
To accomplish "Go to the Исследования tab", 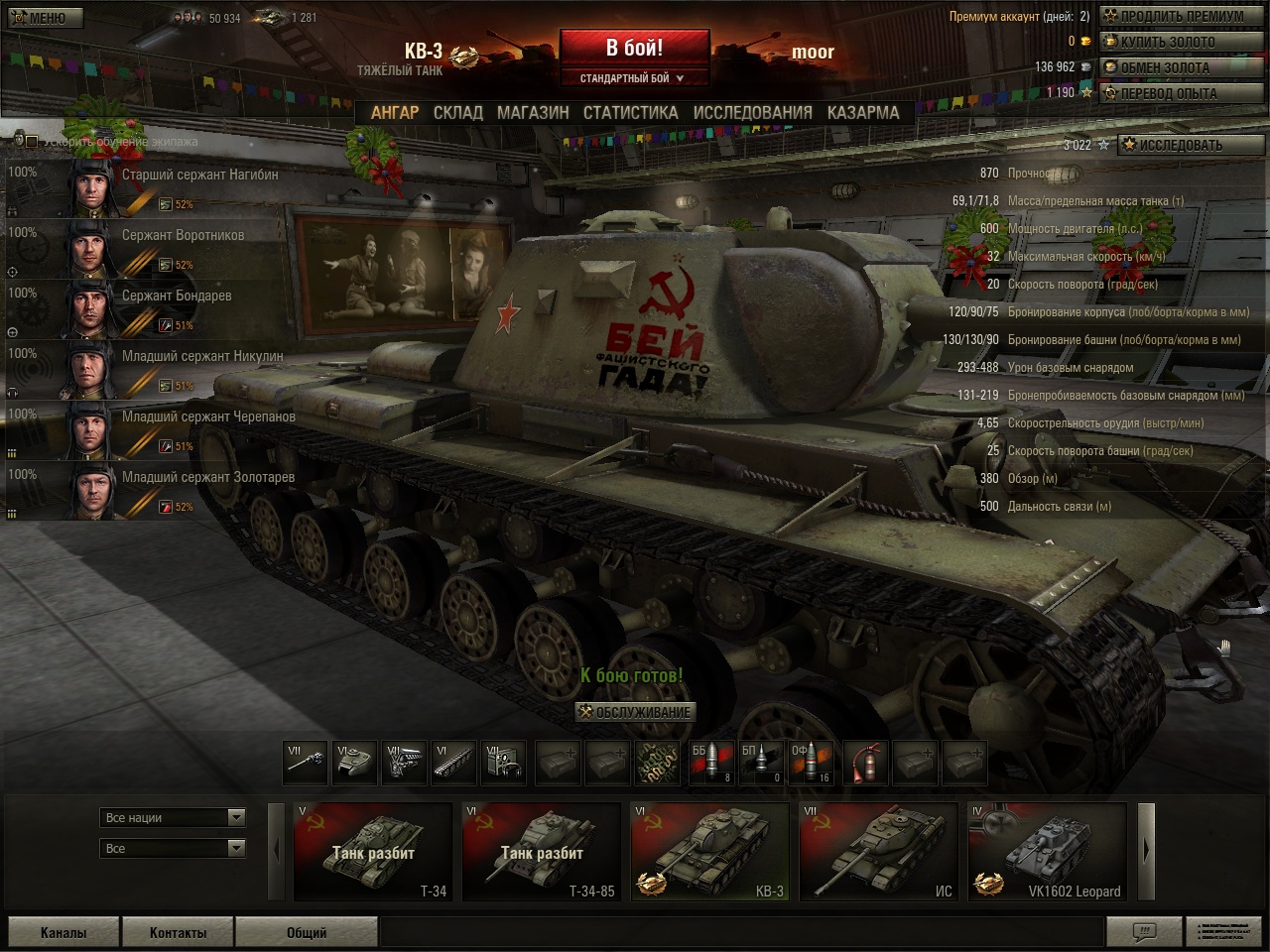I will [x=752, y=113].
